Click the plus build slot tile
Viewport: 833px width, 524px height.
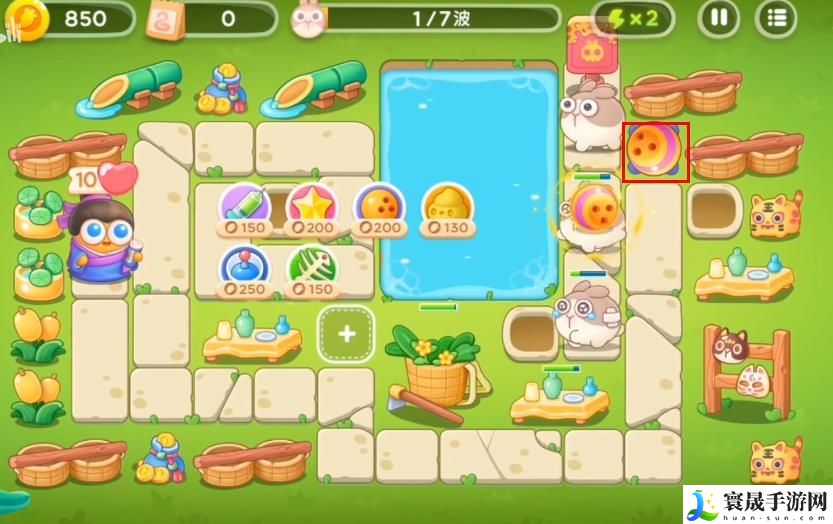tap(346, 334)
